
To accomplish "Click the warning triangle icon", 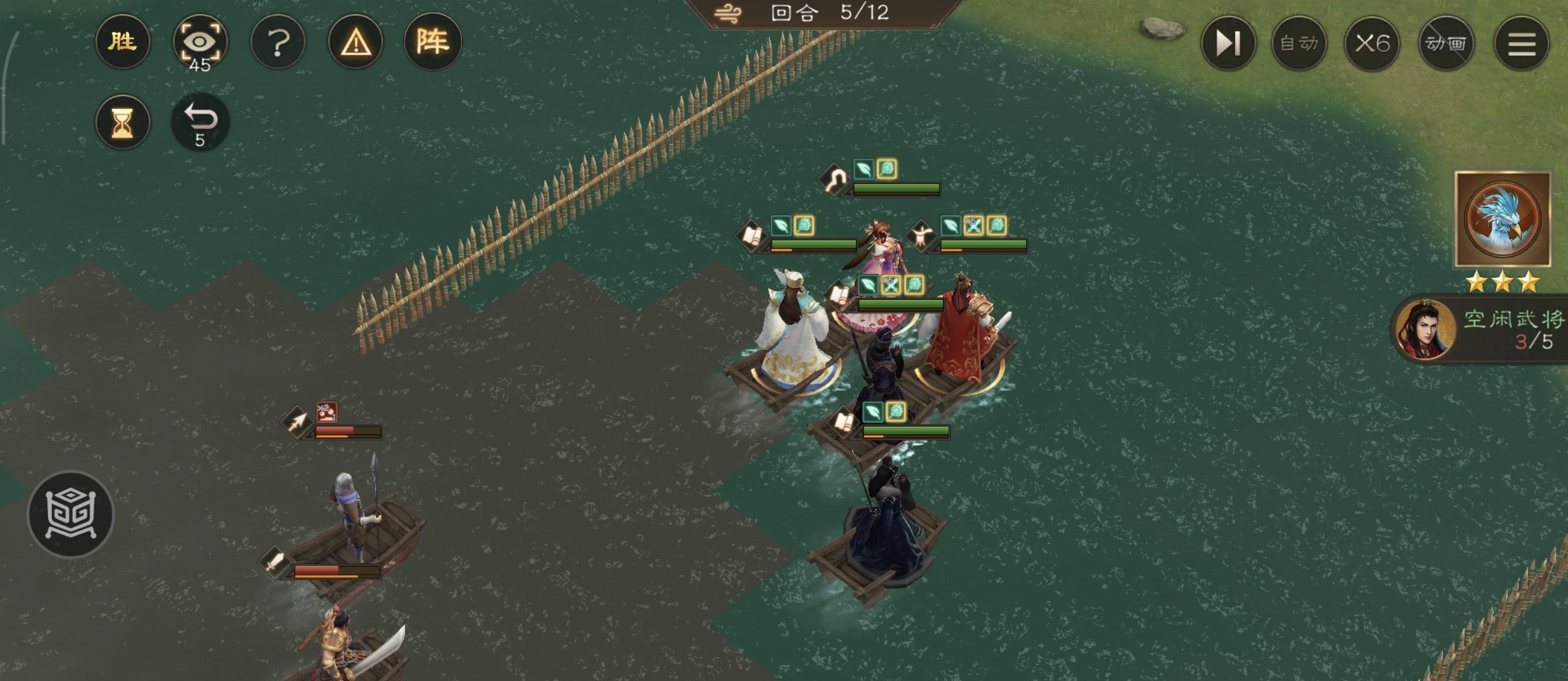I will [355, 42].
